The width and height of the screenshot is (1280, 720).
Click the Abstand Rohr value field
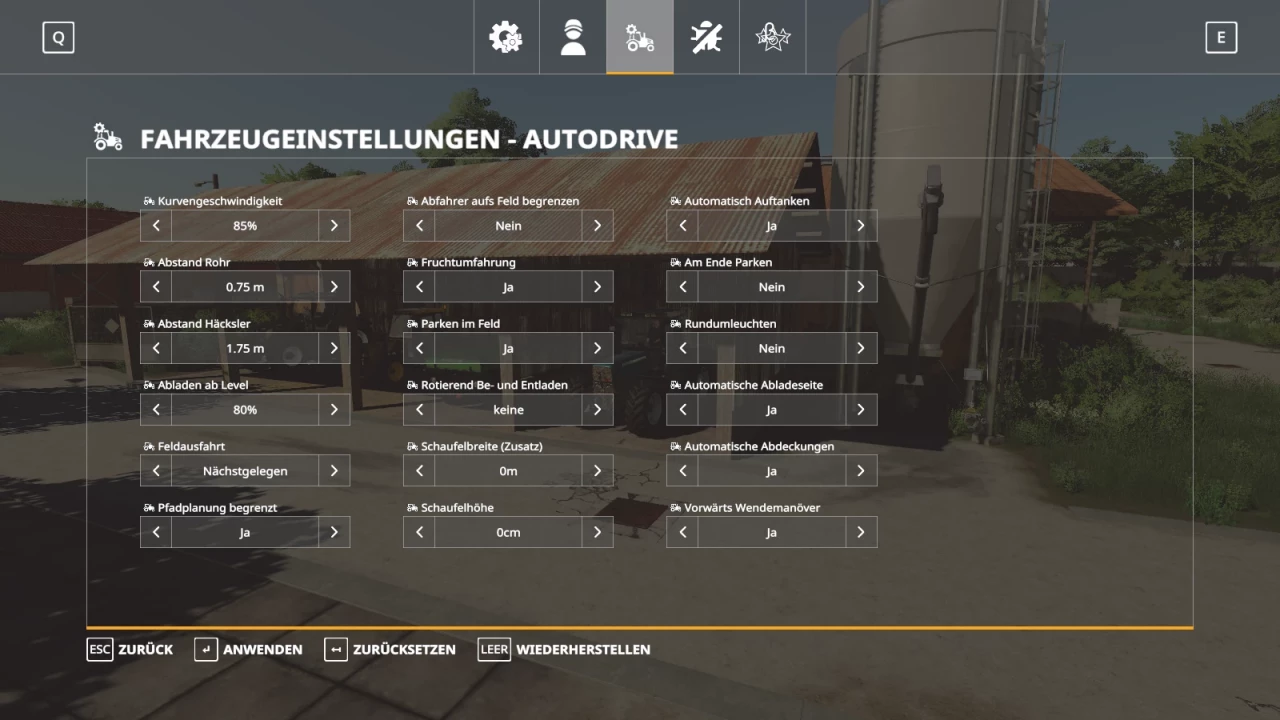[x=245, y=287]
